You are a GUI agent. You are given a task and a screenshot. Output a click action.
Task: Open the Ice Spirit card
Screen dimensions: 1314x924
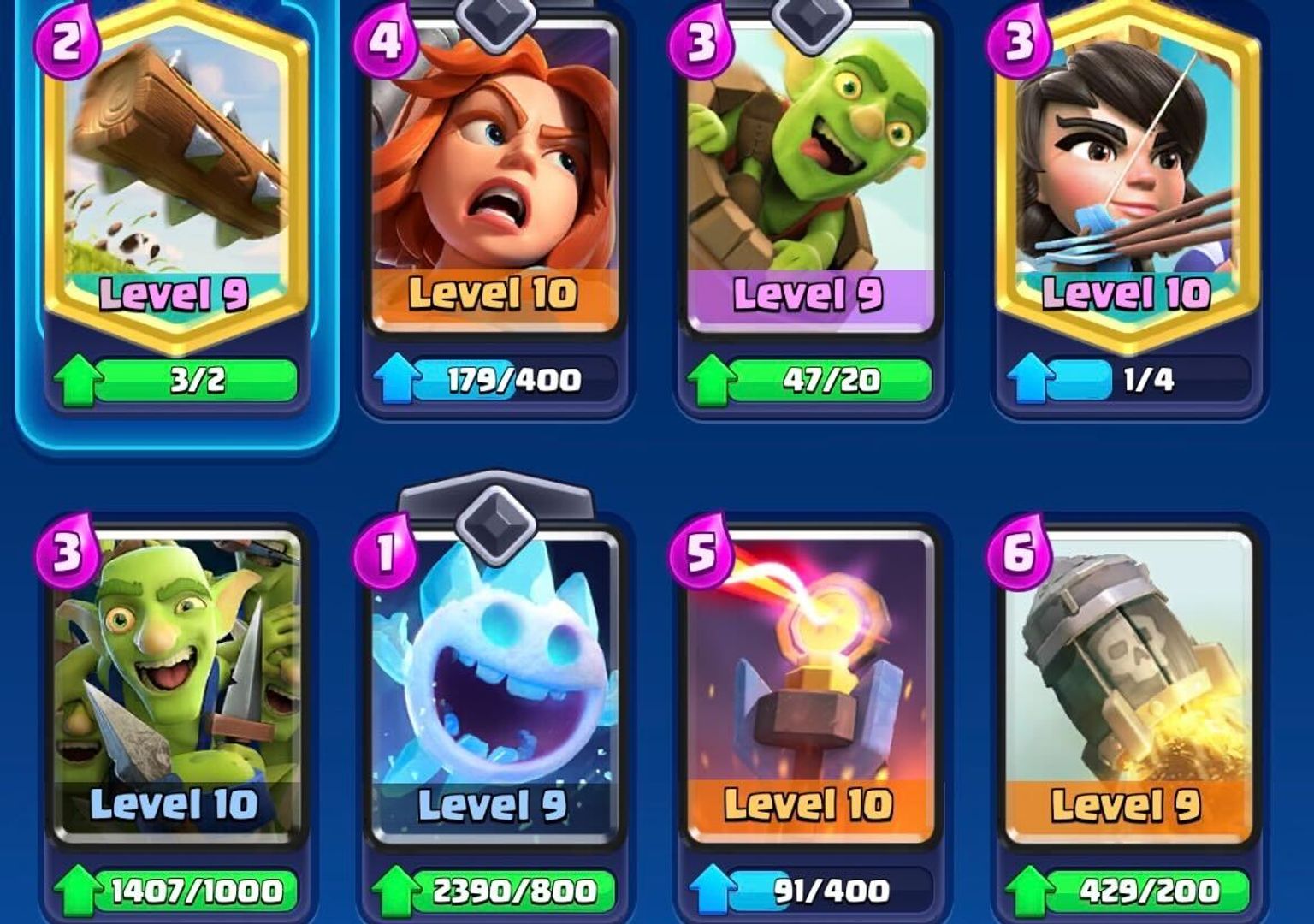point(492,676)
